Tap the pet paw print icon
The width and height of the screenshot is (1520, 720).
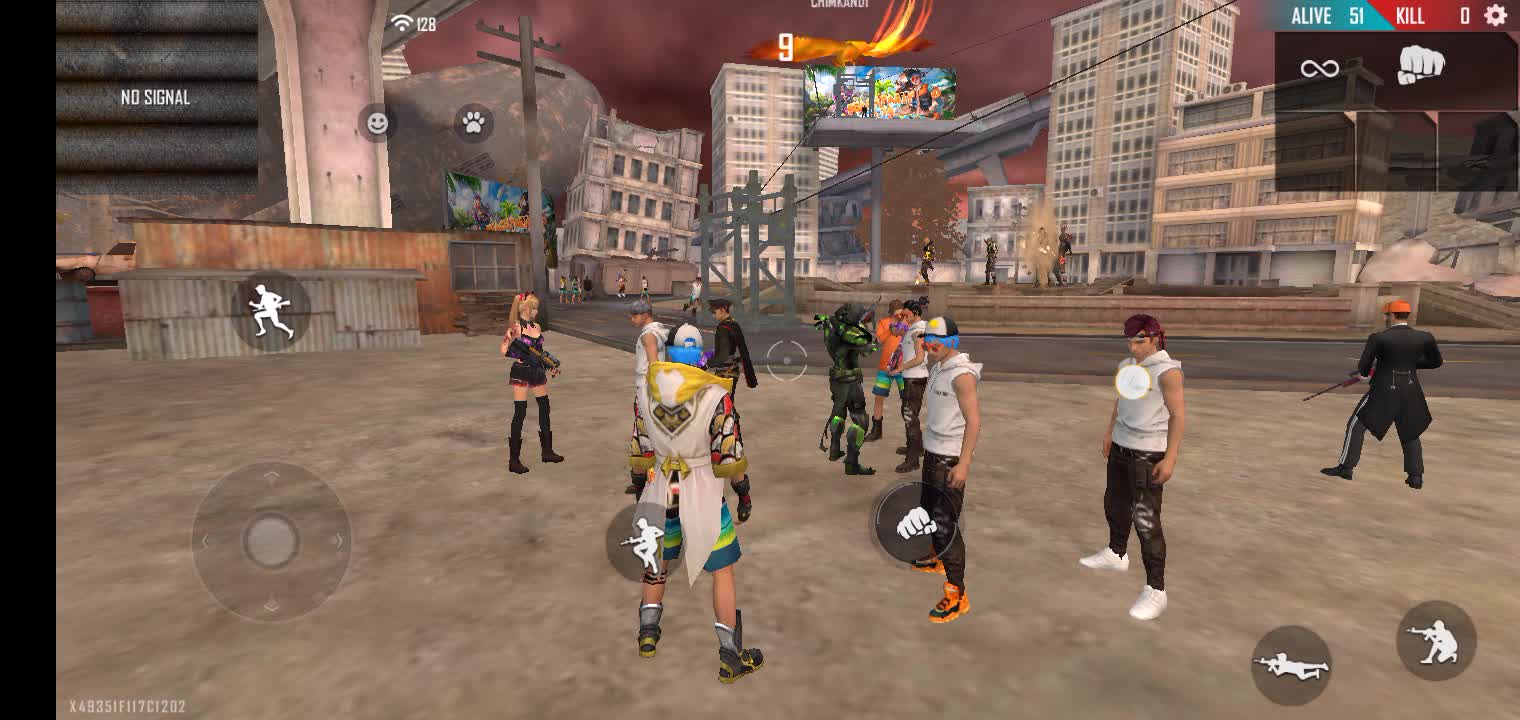point(474,123)
